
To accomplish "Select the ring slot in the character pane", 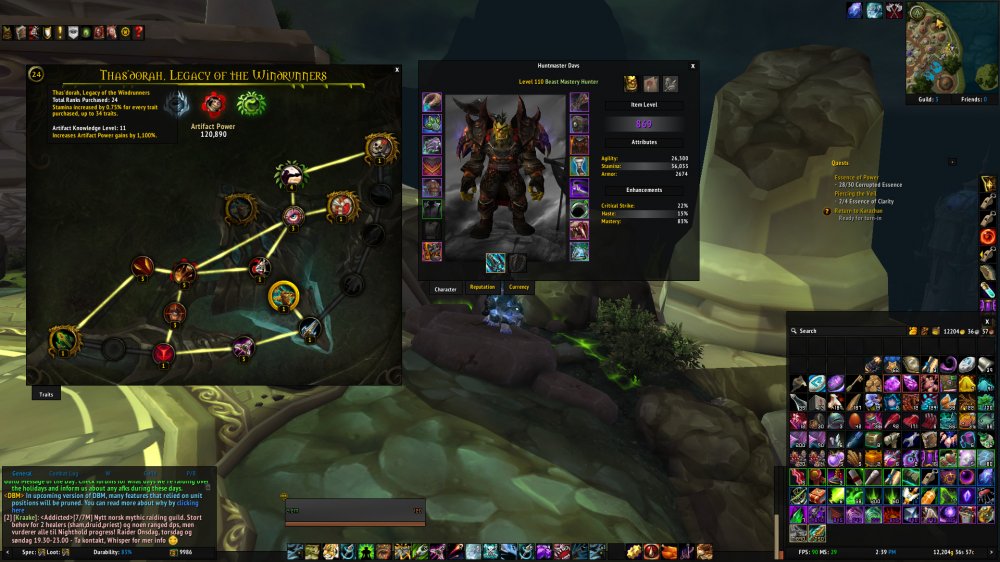I will (x=579, y=209).
